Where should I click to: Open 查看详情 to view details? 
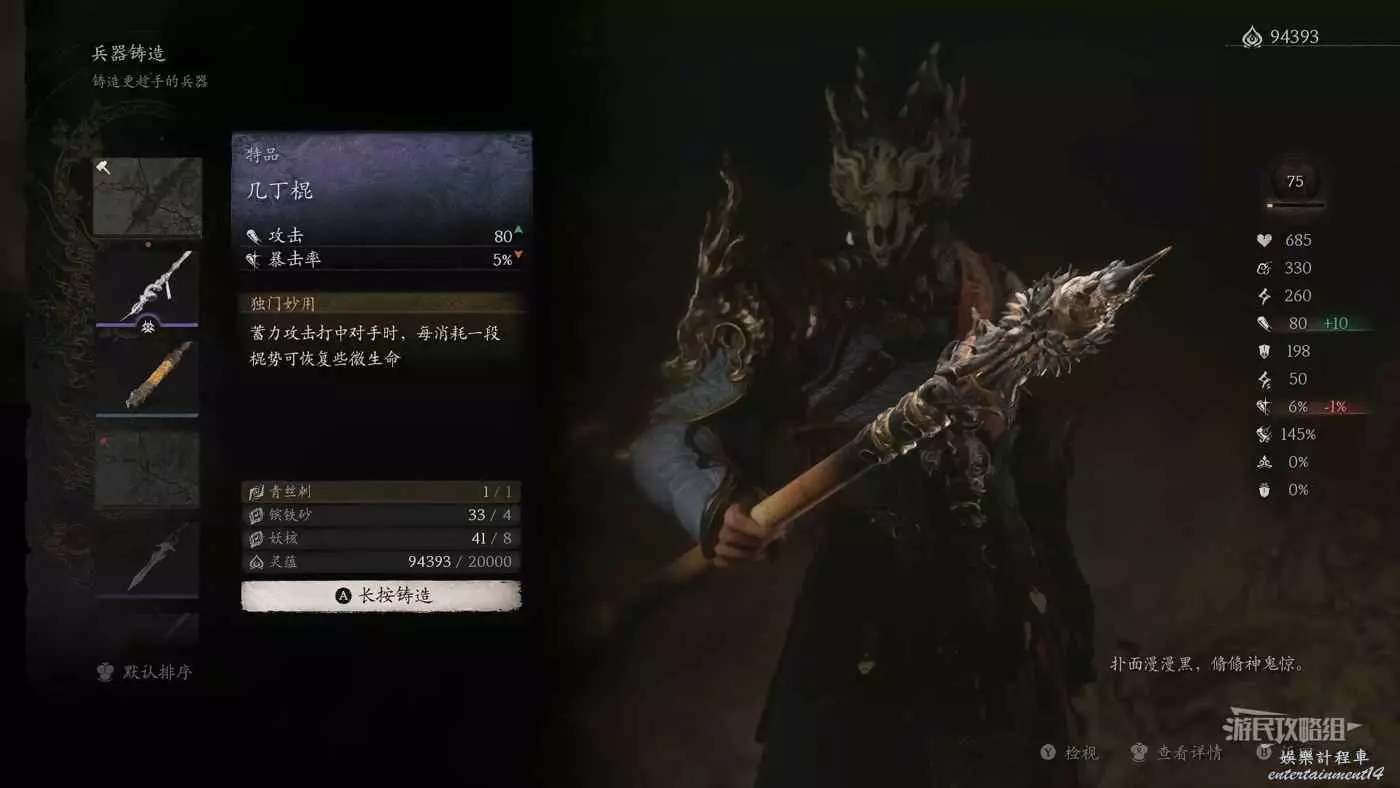(1178, 753)
